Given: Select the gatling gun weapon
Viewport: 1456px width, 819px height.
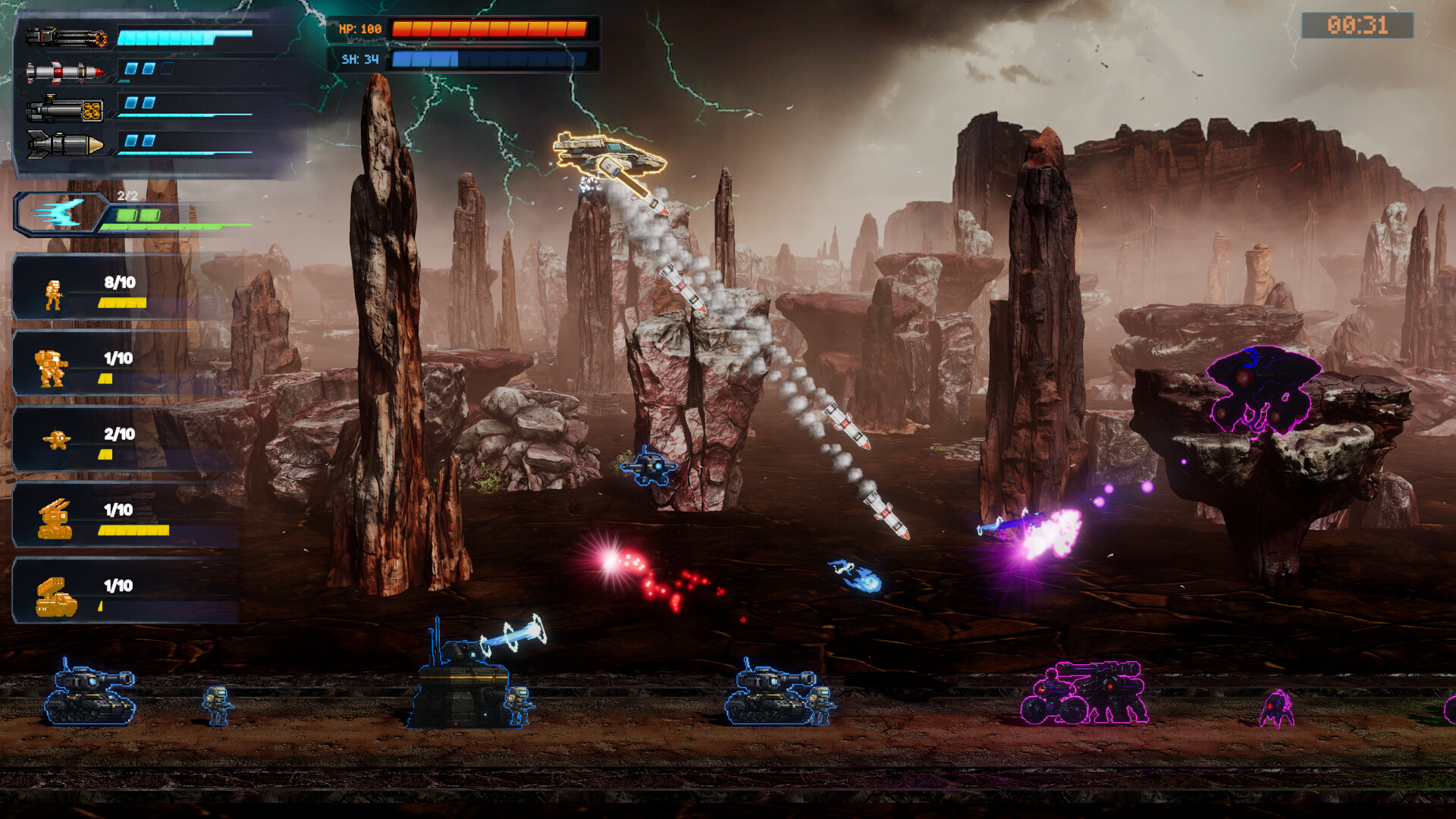Looking at the screenshot, I should pos(66,36).
